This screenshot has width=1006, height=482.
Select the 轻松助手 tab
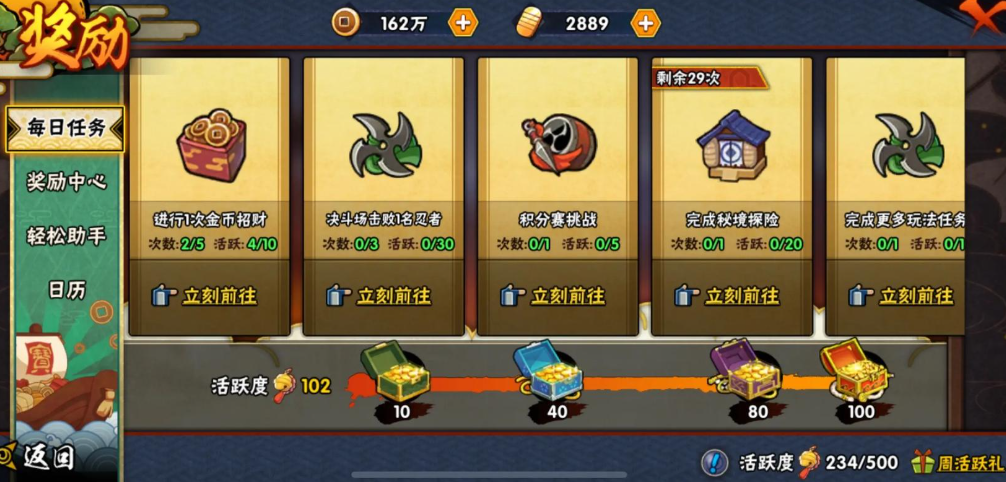66,236
